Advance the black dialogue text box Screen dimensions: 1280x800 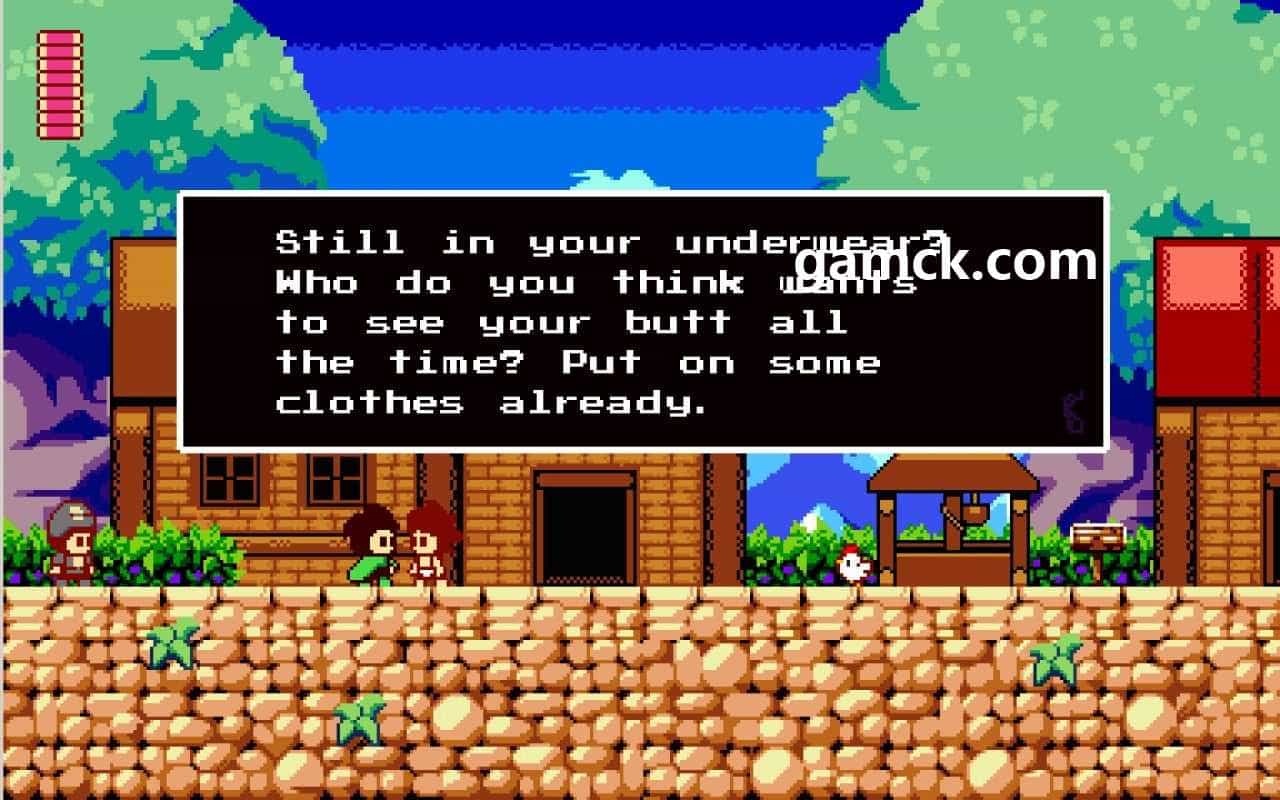click(x=642, y=321)
